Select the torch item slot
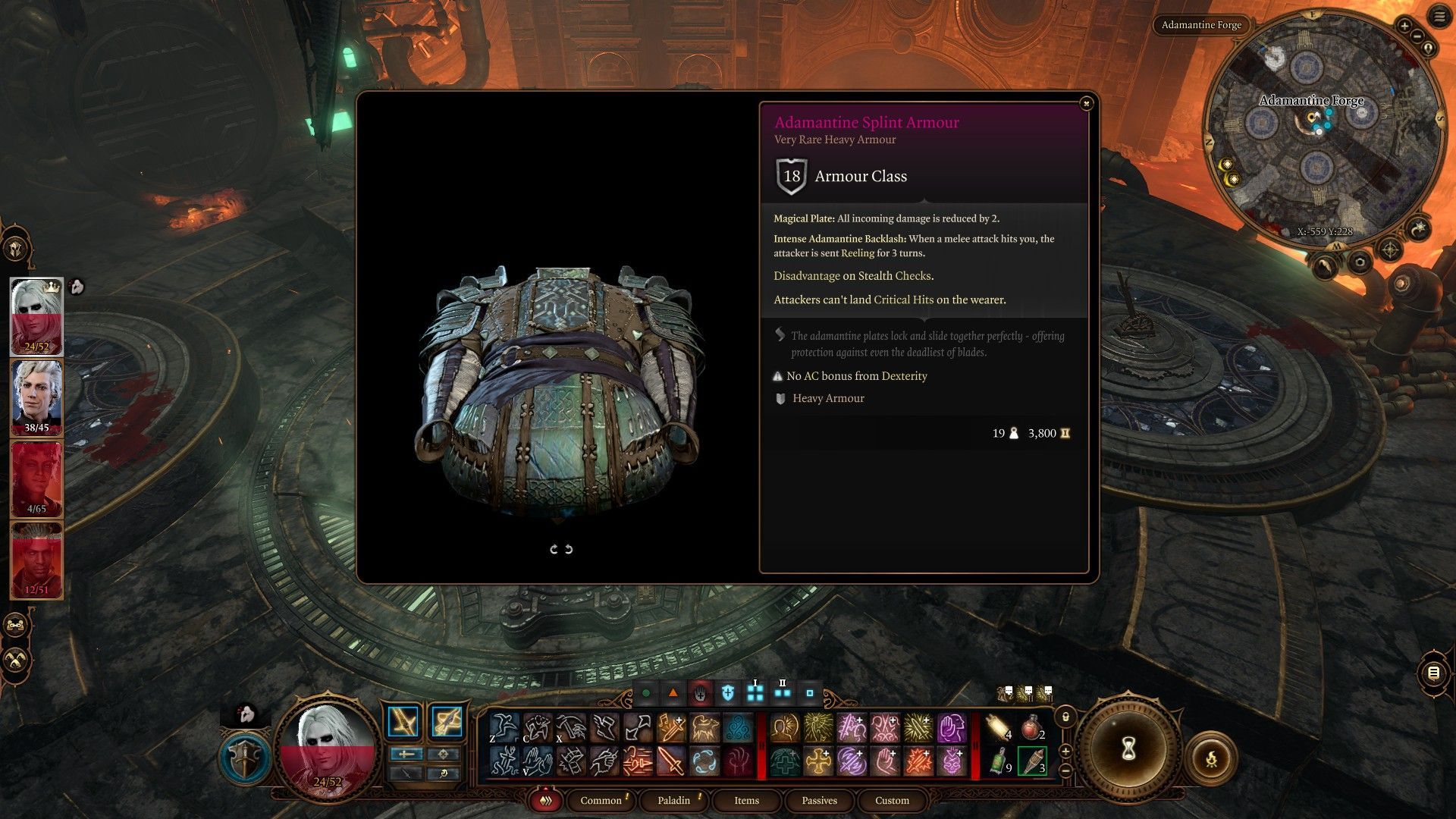This screenshot has width=1456, height=819. [1032, 761]
